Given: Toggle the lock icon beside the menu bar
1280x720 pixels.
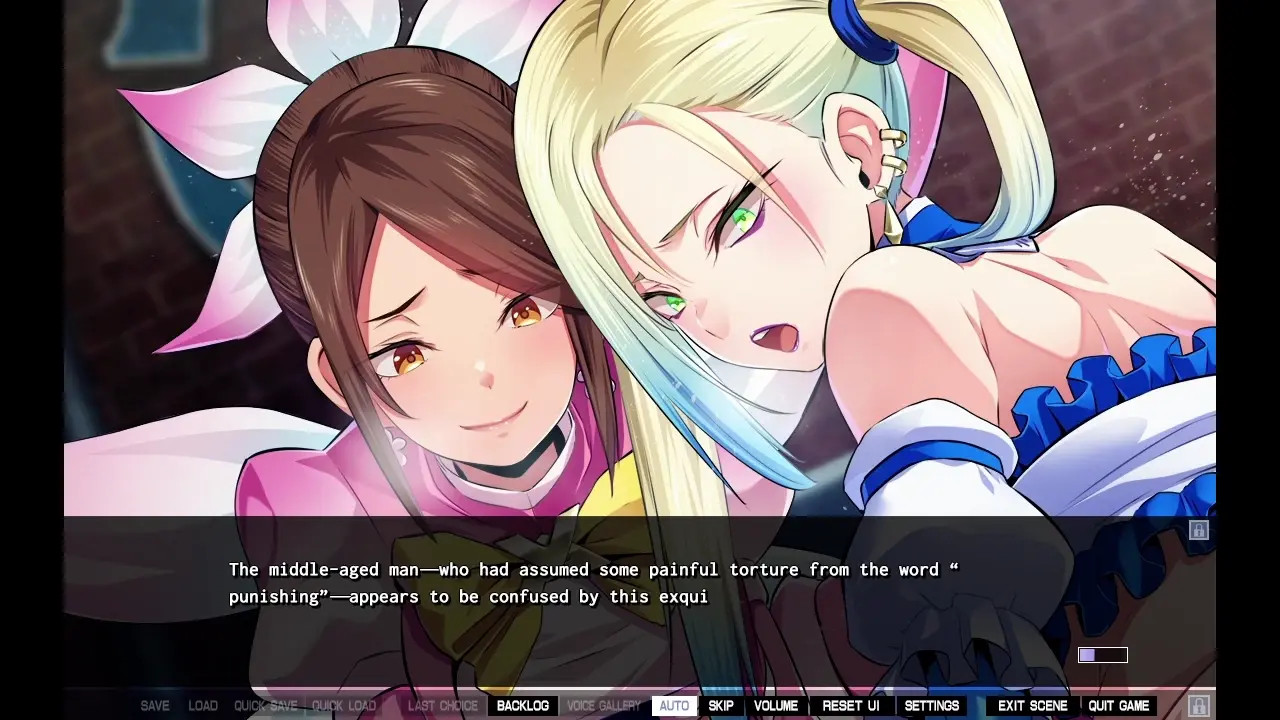Looking at the screenshot, I should coord(1199,706).
